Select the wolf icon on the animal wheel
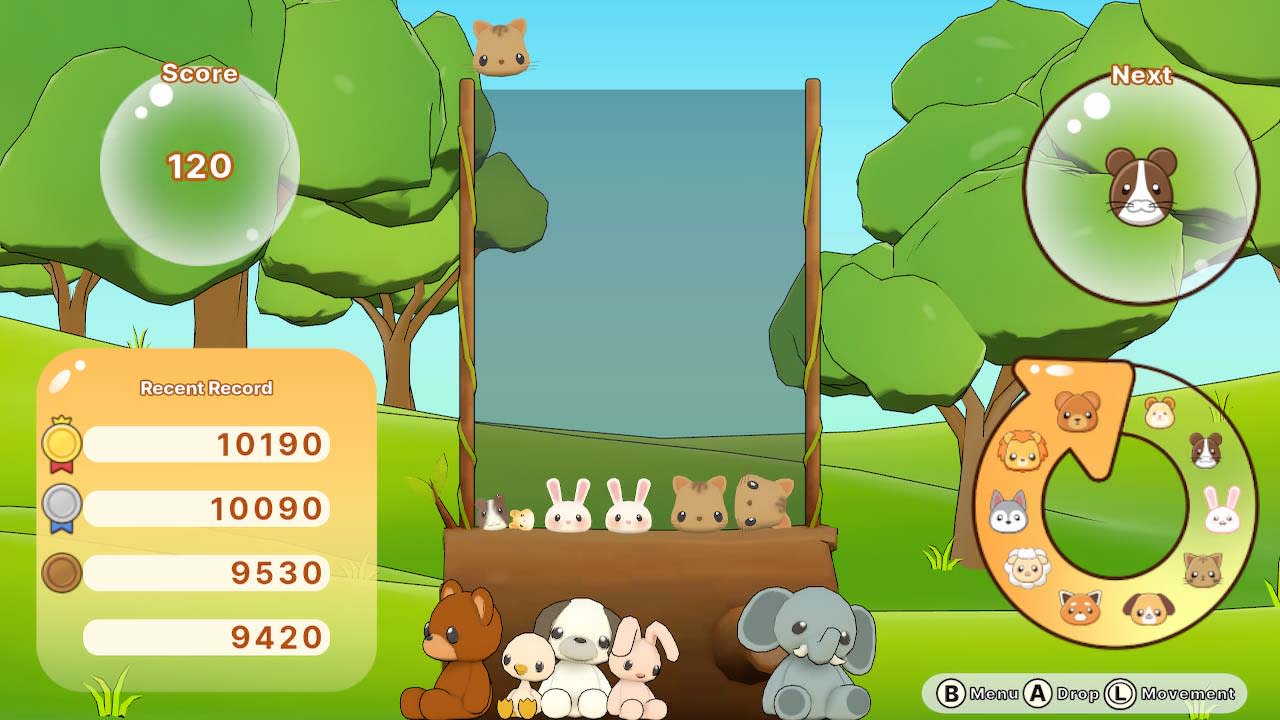Viewport: 1280px width, 720px height. click(x=1007, y=512)
